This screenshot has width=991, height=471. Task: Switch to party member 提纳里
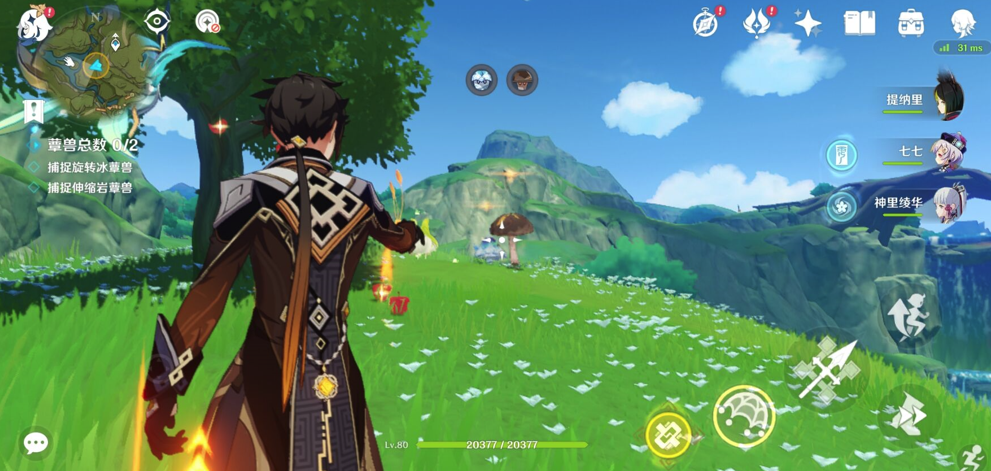coord(945,100)
